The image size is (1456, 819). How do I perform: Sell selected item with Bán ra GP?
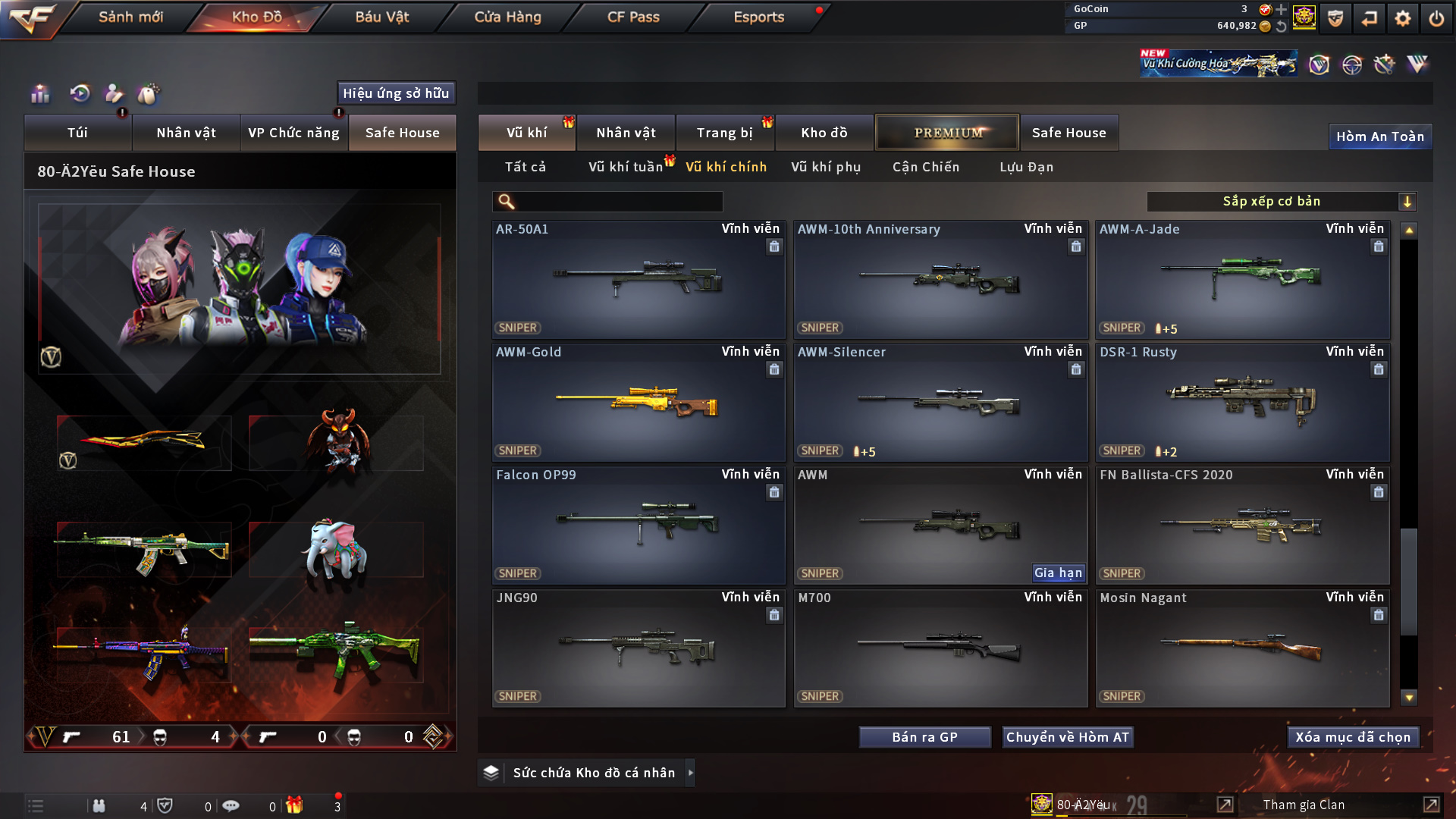[x=924, y=737]
